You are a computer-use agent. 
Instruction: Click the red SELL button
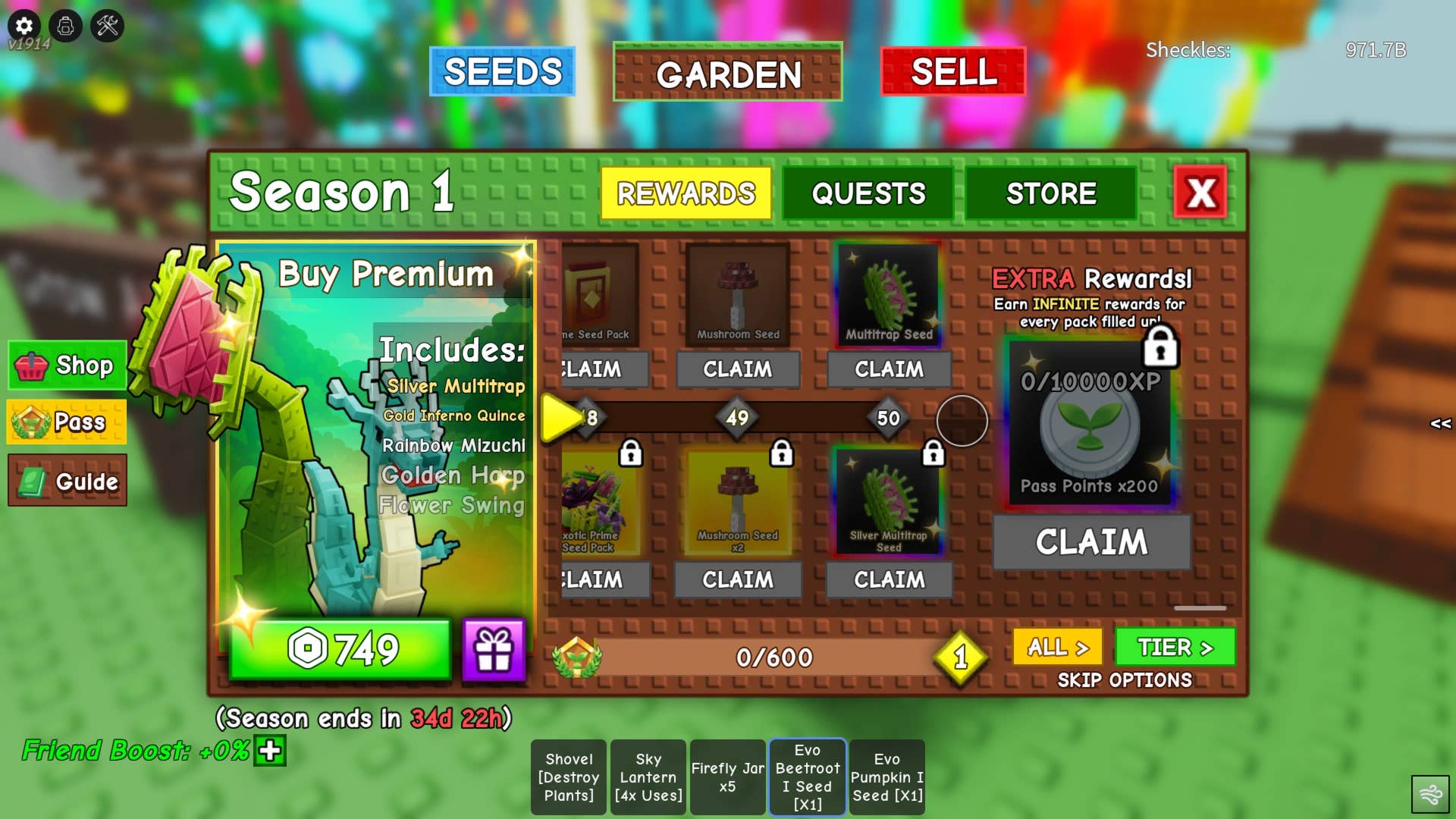point(953,72)
